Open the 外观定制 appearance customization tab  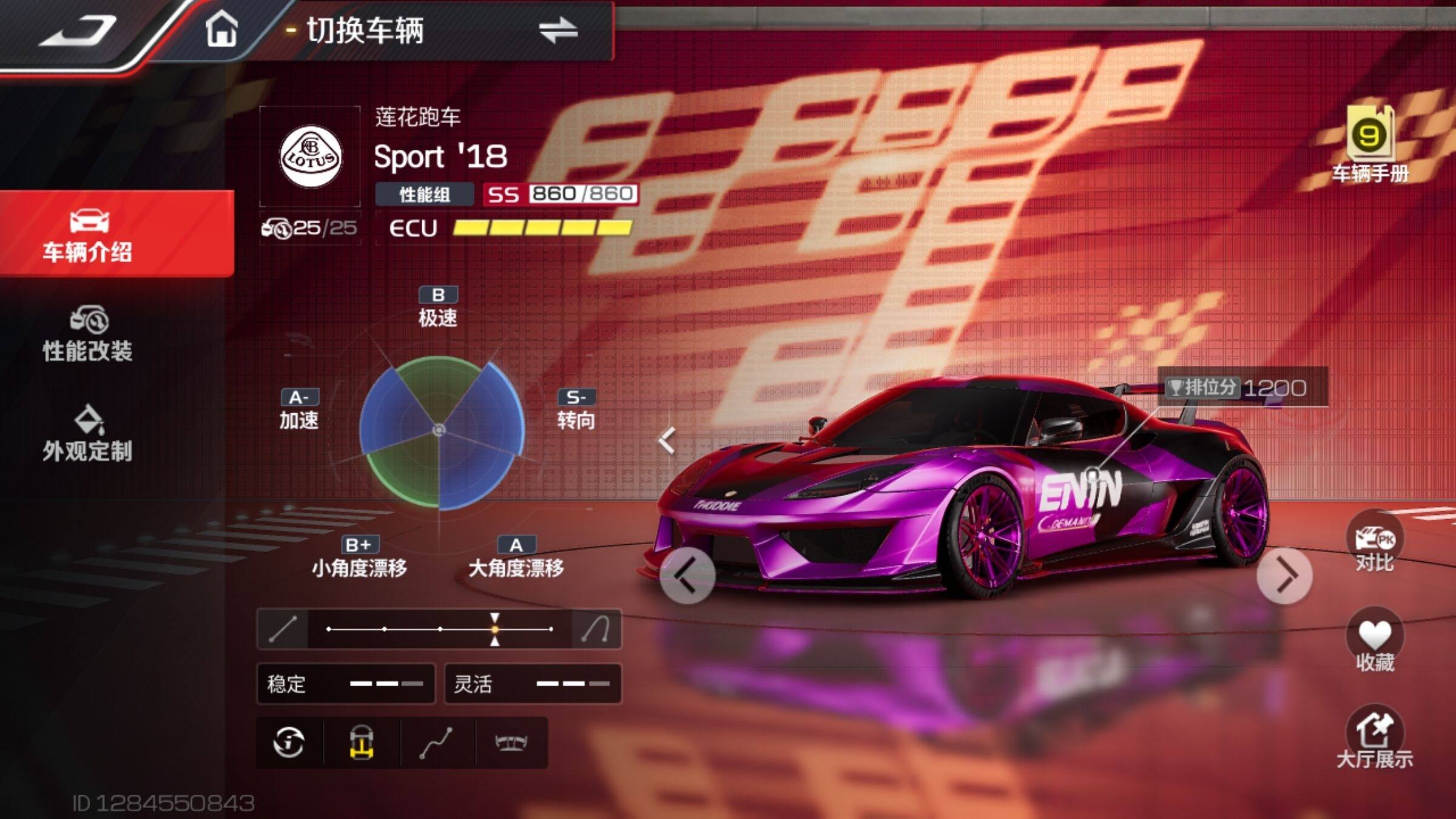click(88, 434)
